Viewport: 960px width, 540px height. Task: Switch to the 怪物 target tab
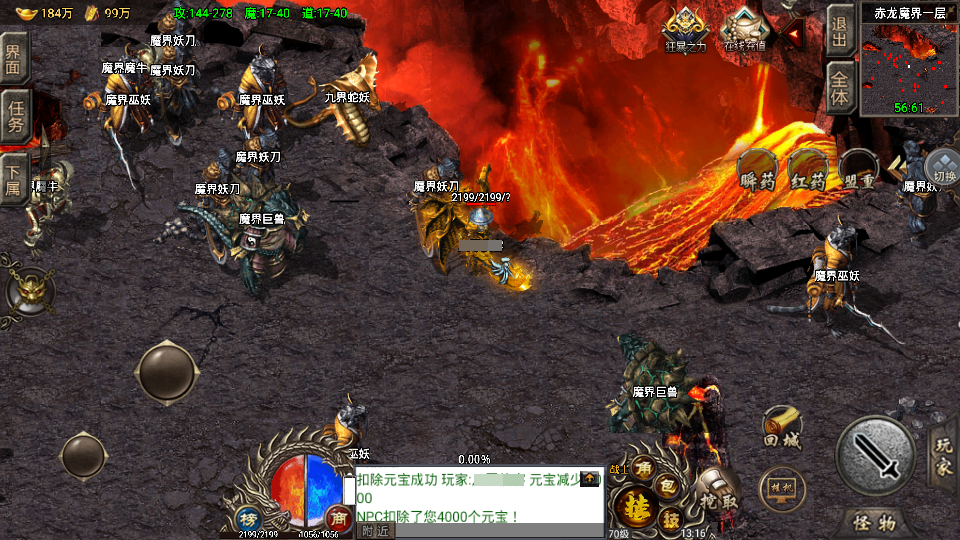point(872,522)
